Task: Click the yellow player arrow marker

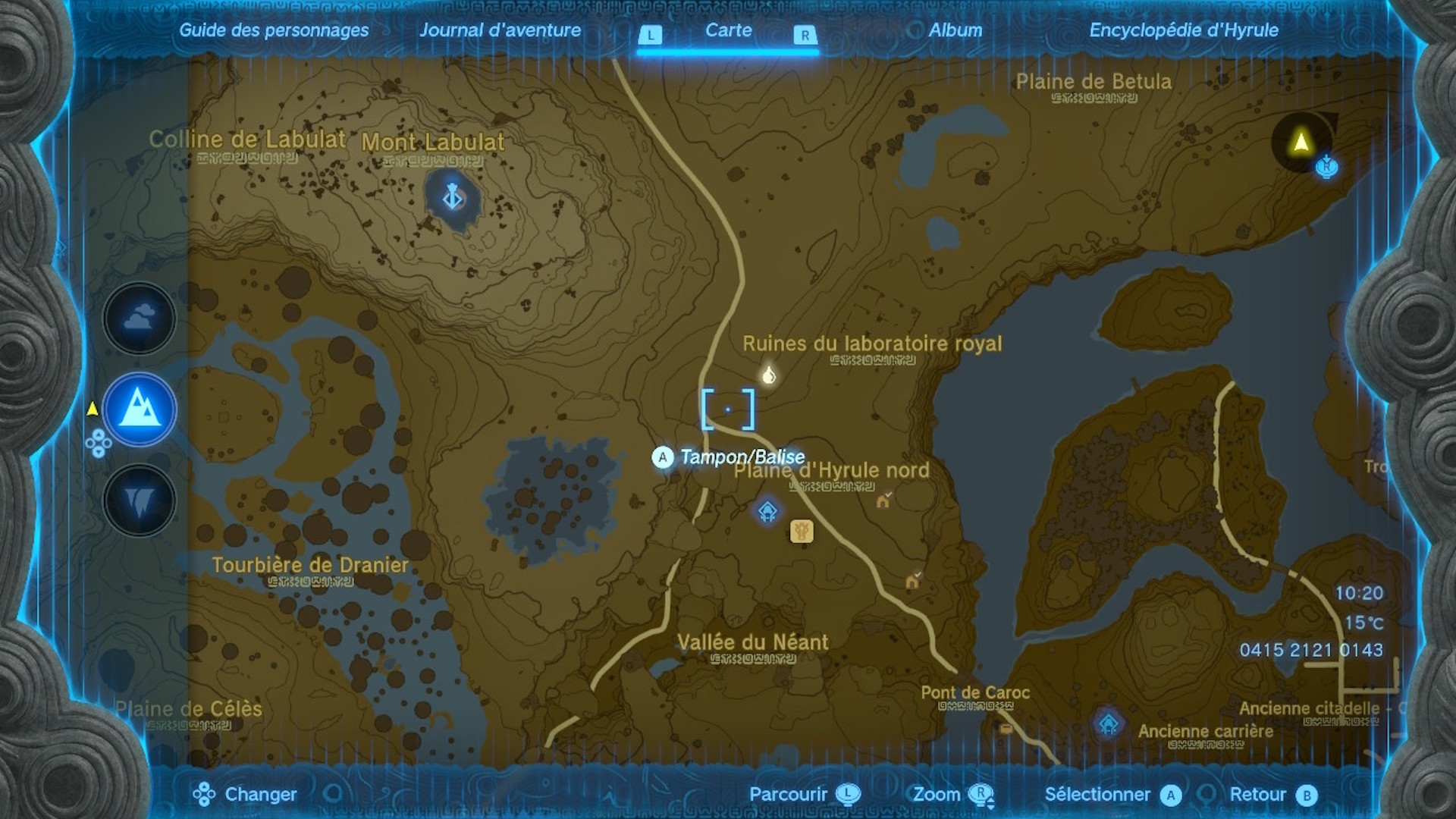Action: click(x=1301, y=142)
